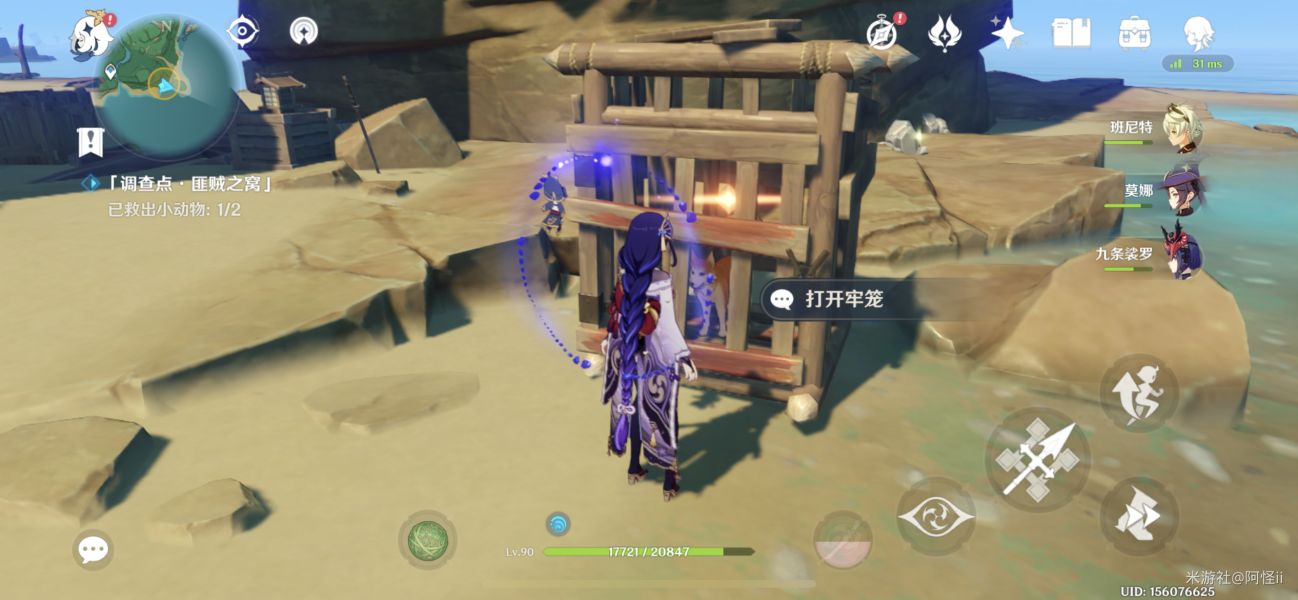The image size is (1298, 600).
Task: Open the events compass icon
Action: pos(881,33)
